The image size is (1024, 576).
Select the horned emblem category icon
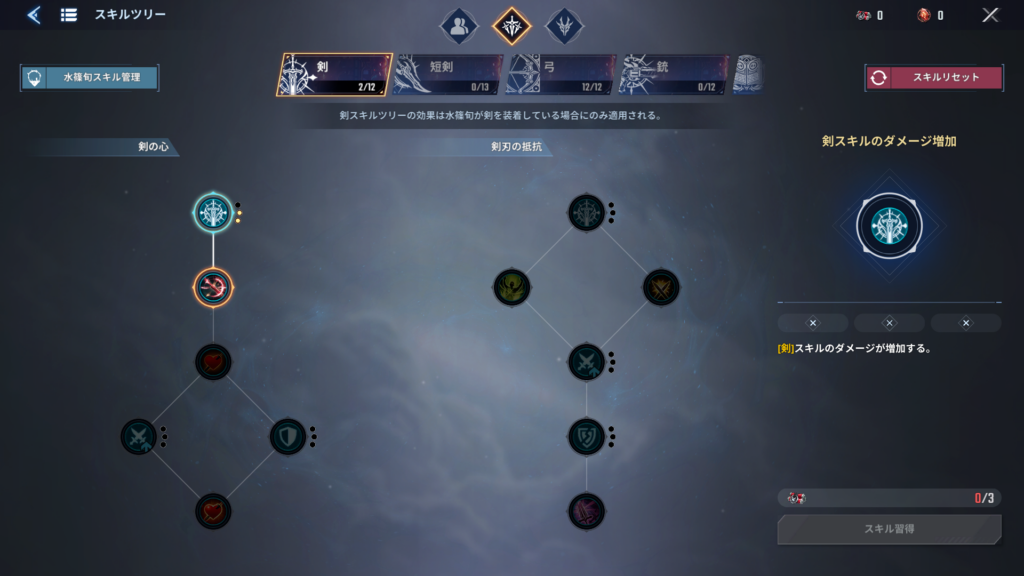(x=564, y=27)
